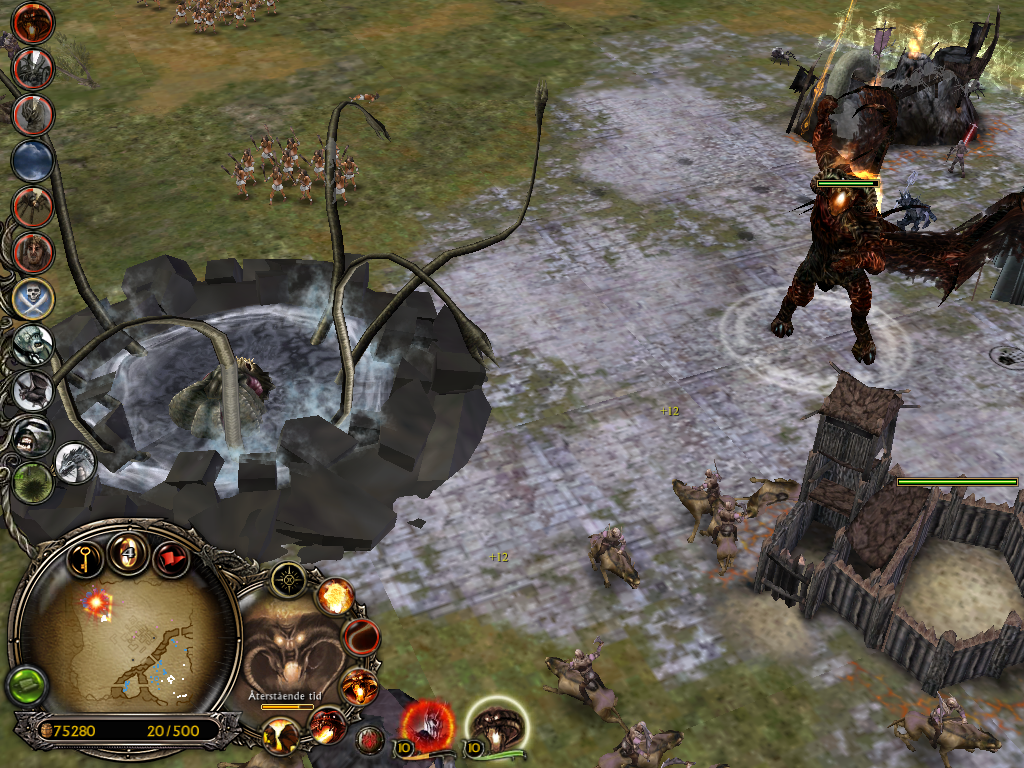Cast the skull and crossed swords power
This screenshot has height=768, width=1024.
[x=33, y=298]
